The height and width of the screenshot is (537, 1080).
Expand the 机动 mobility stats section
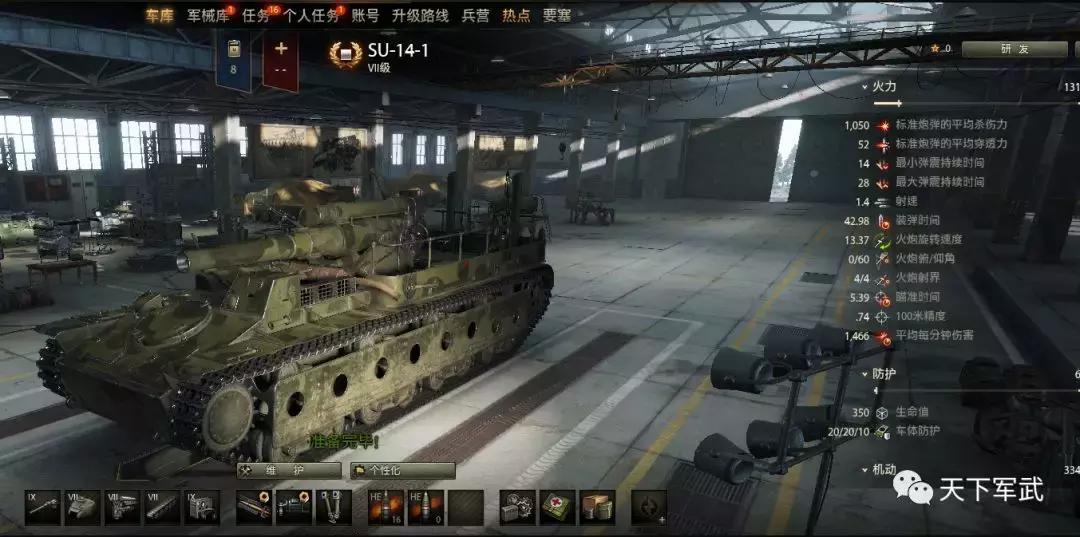(883, 469)
